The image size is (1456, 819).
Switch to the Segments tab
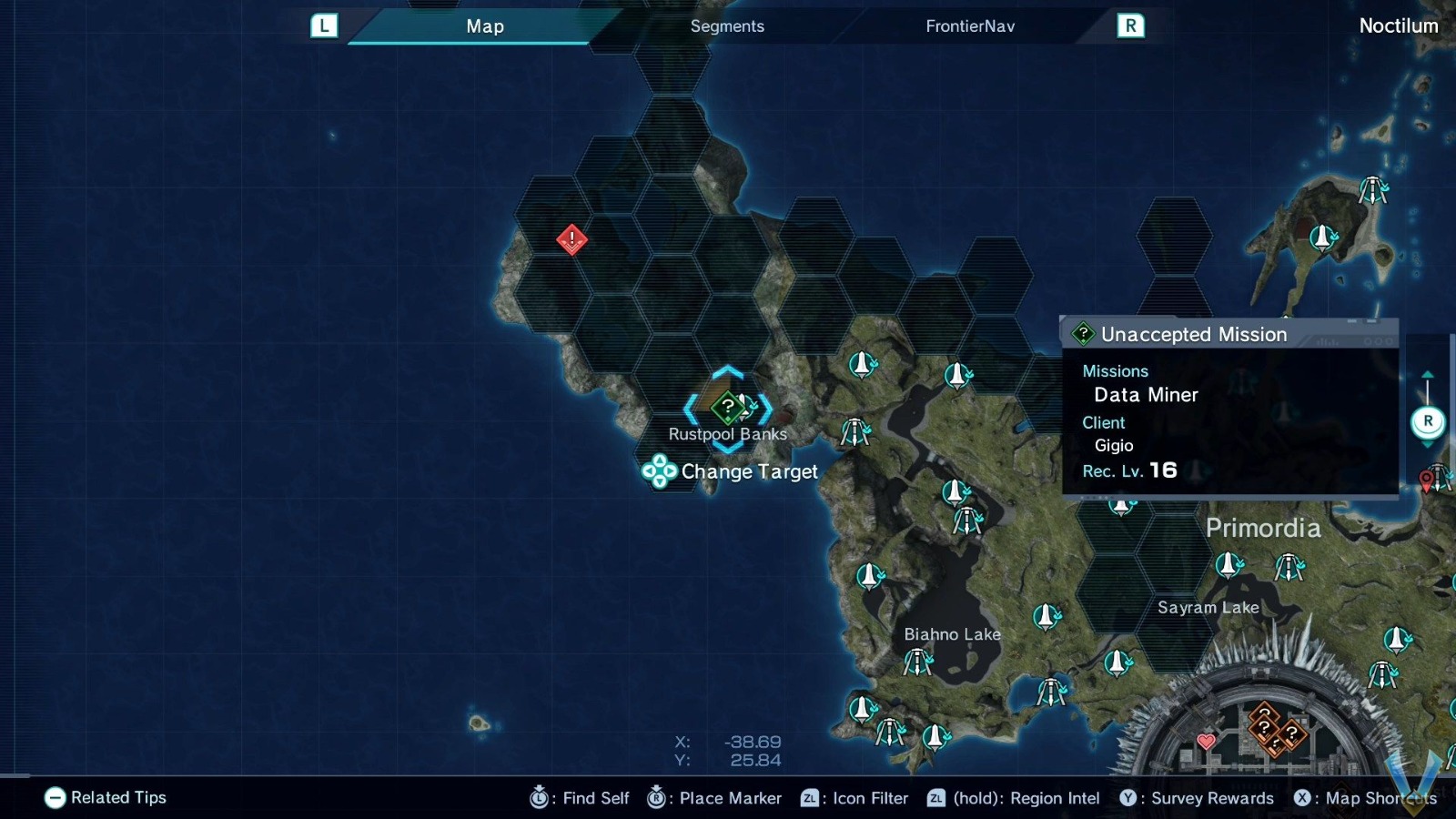pyautogui.click(x=726, y=26)
